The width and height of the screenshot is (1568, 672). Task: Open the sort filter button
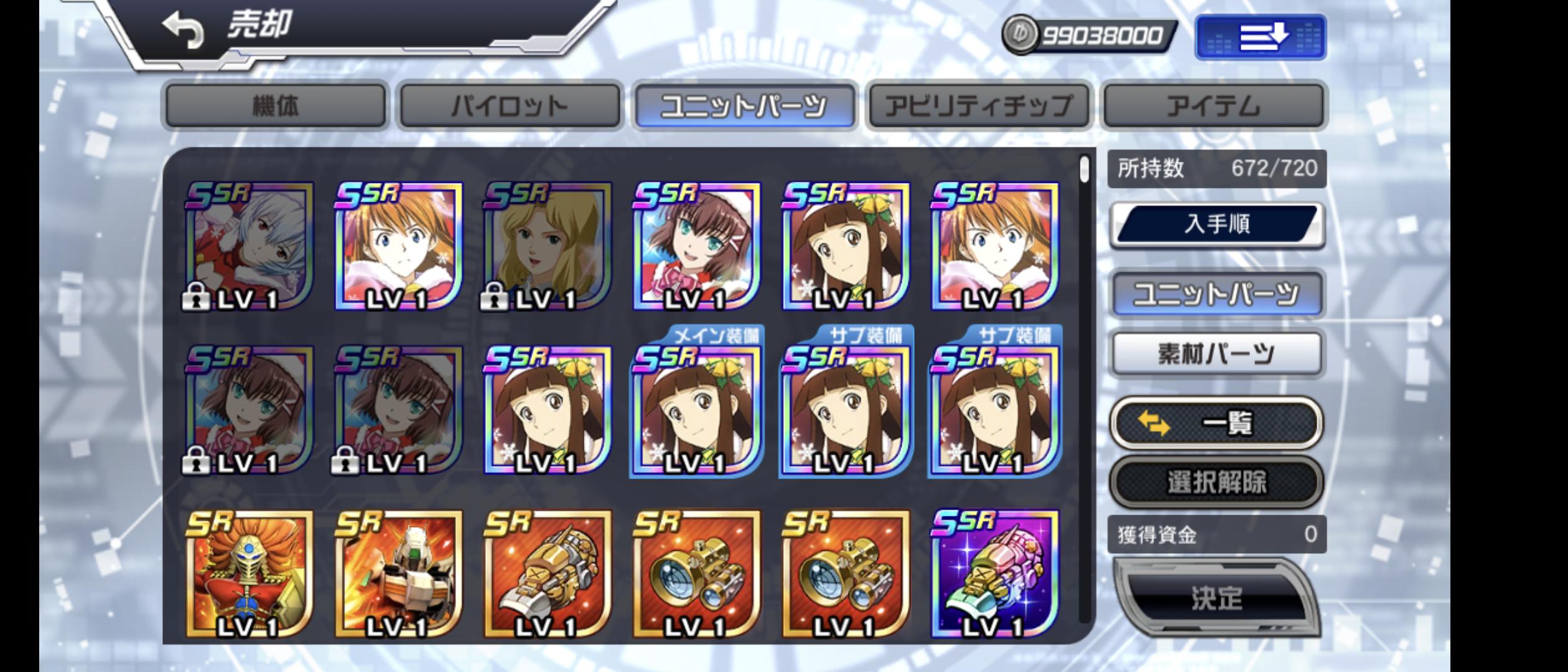pyautogui.click(x=1261, y=37)
